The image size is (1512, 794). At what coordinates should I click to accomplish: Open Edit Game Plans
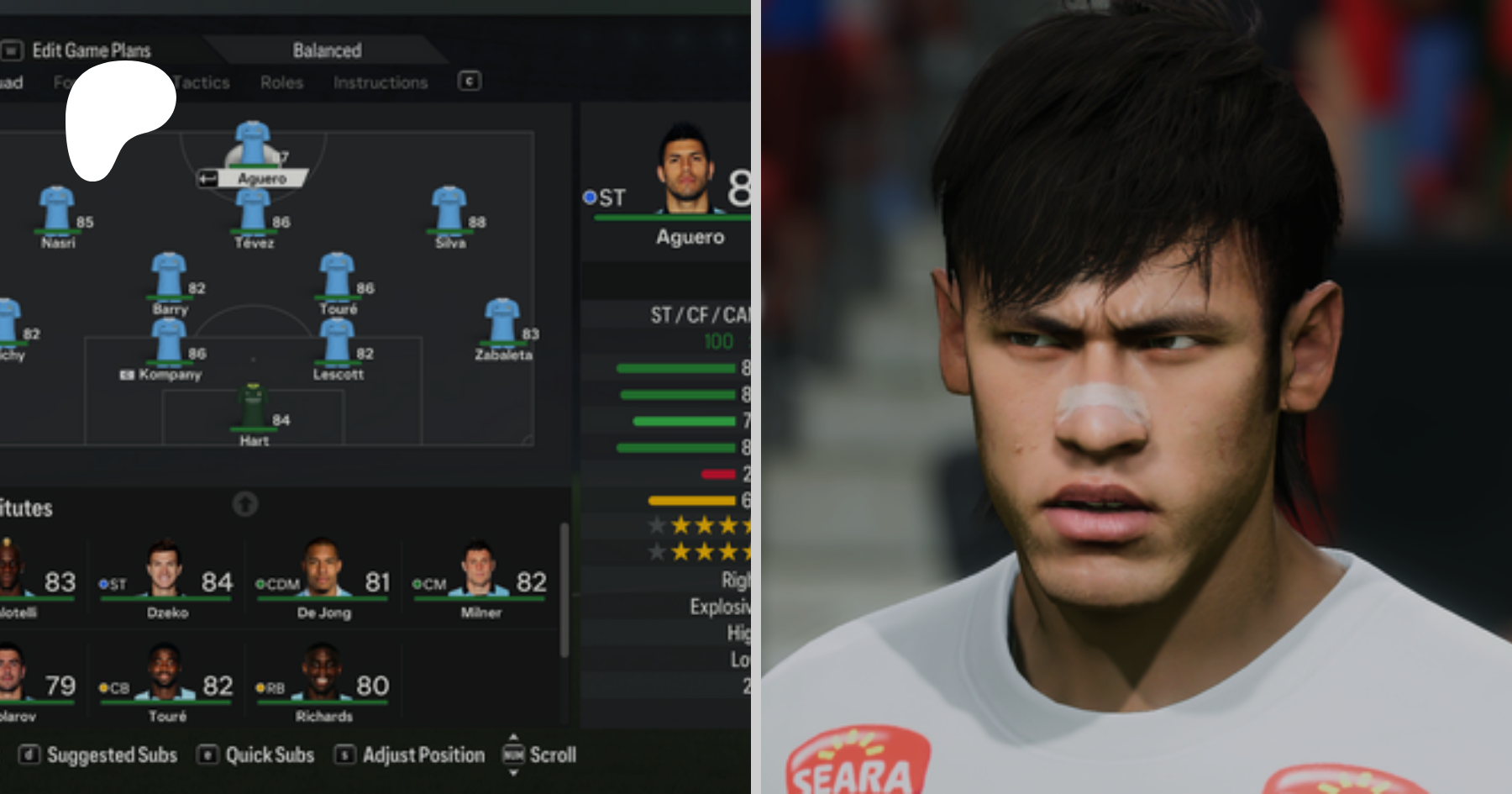pyautogui.click(x=91, y=50)
